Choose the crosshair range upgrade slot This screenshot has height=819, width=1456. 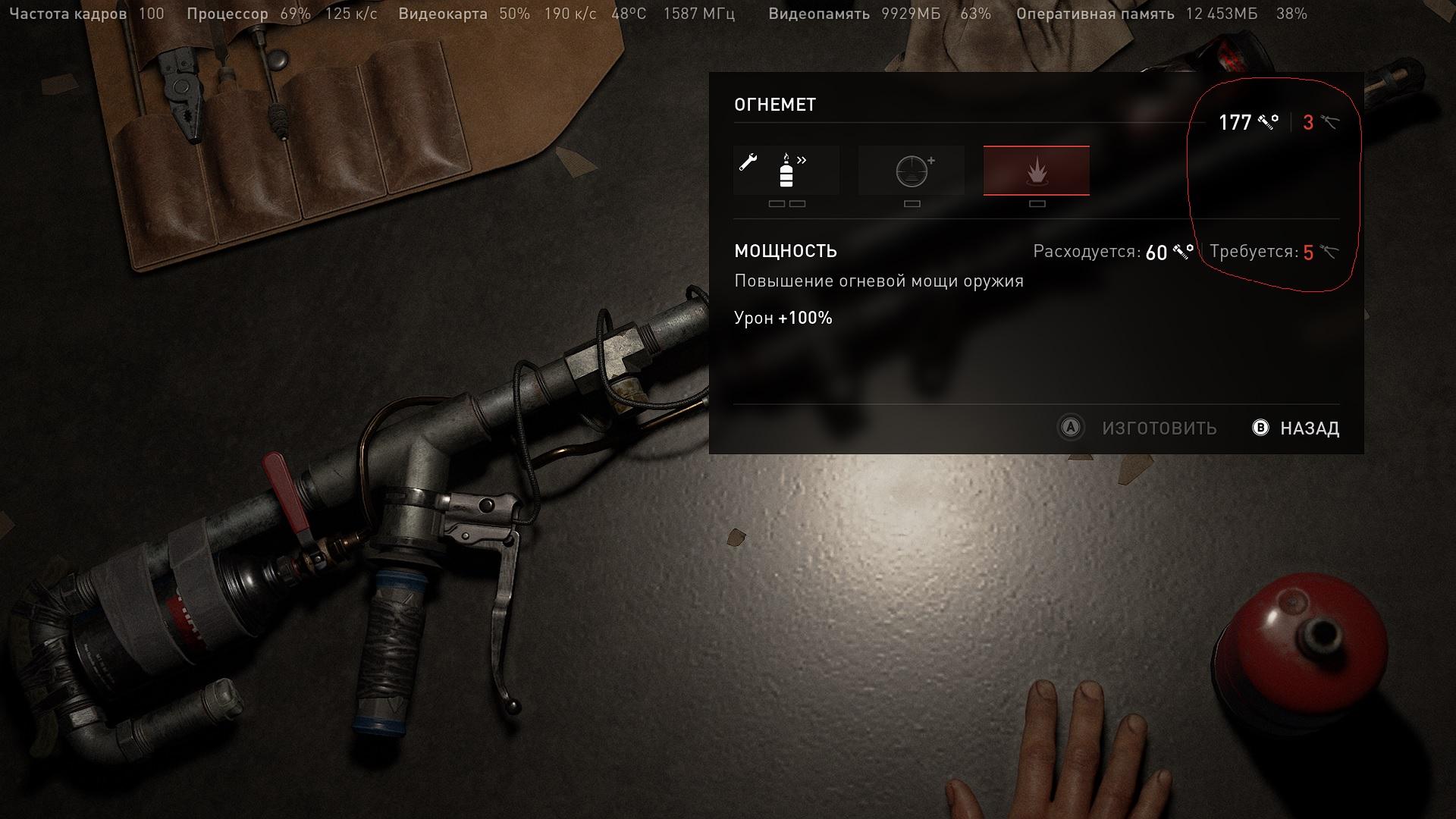(x=912, y=171)
